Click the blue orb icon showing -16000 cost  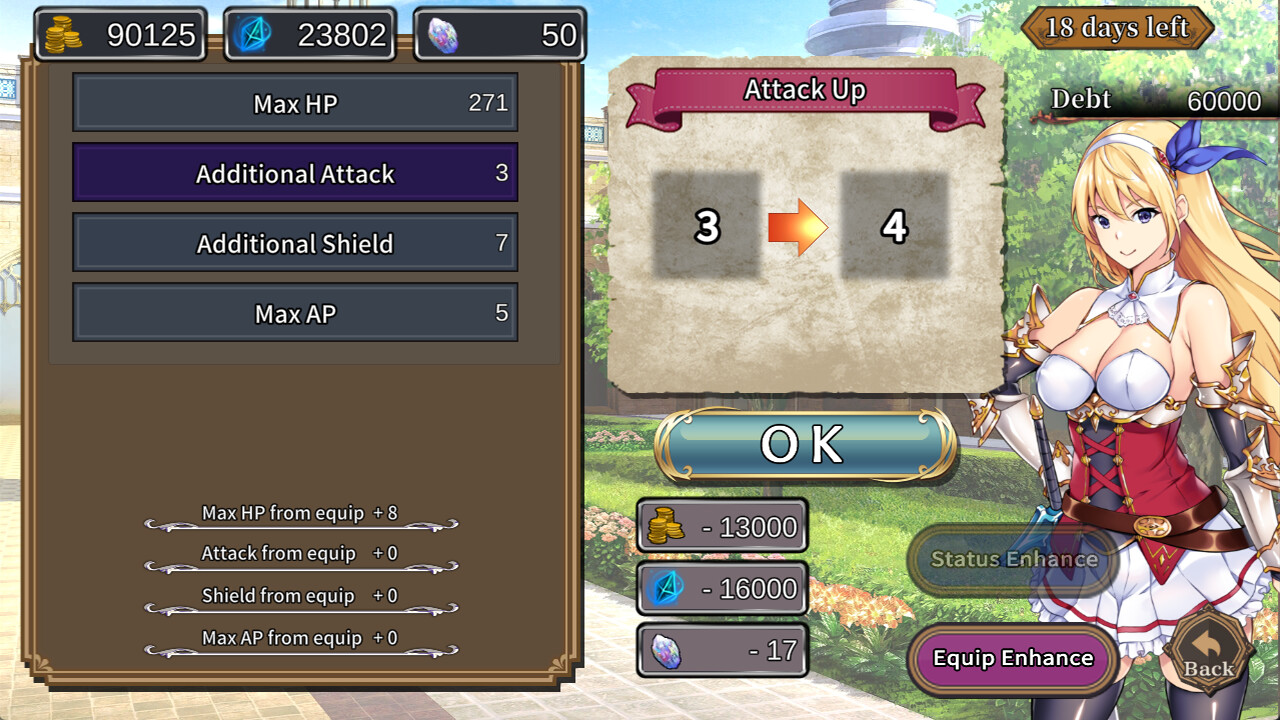[668, 588]
